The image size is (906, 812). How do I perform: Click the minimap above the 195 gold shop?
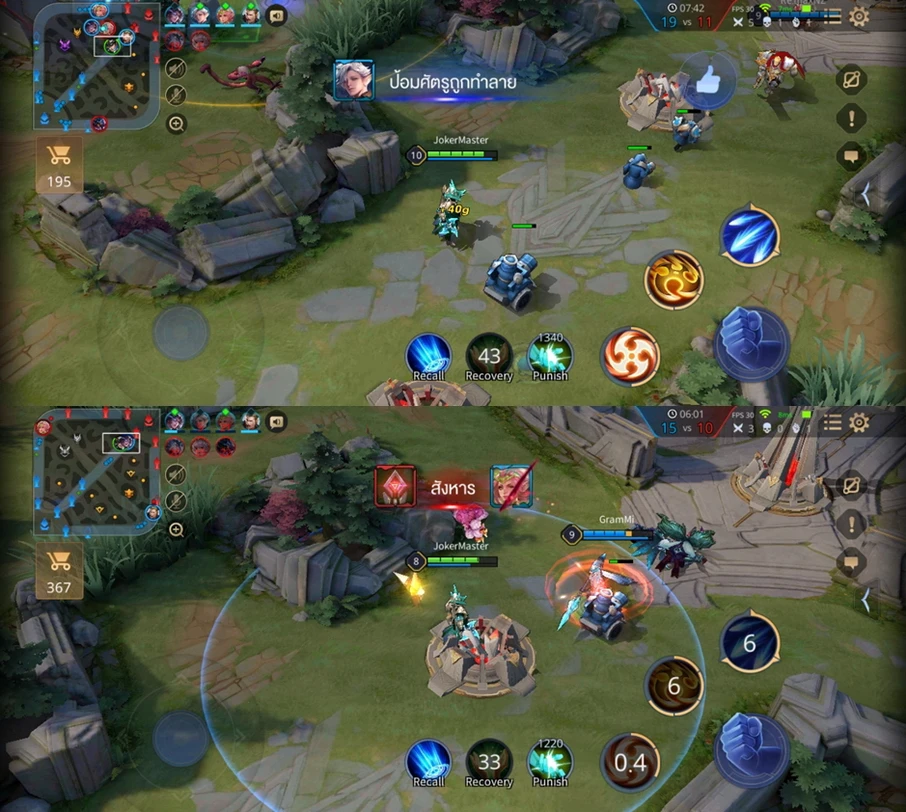pos(95,66)
